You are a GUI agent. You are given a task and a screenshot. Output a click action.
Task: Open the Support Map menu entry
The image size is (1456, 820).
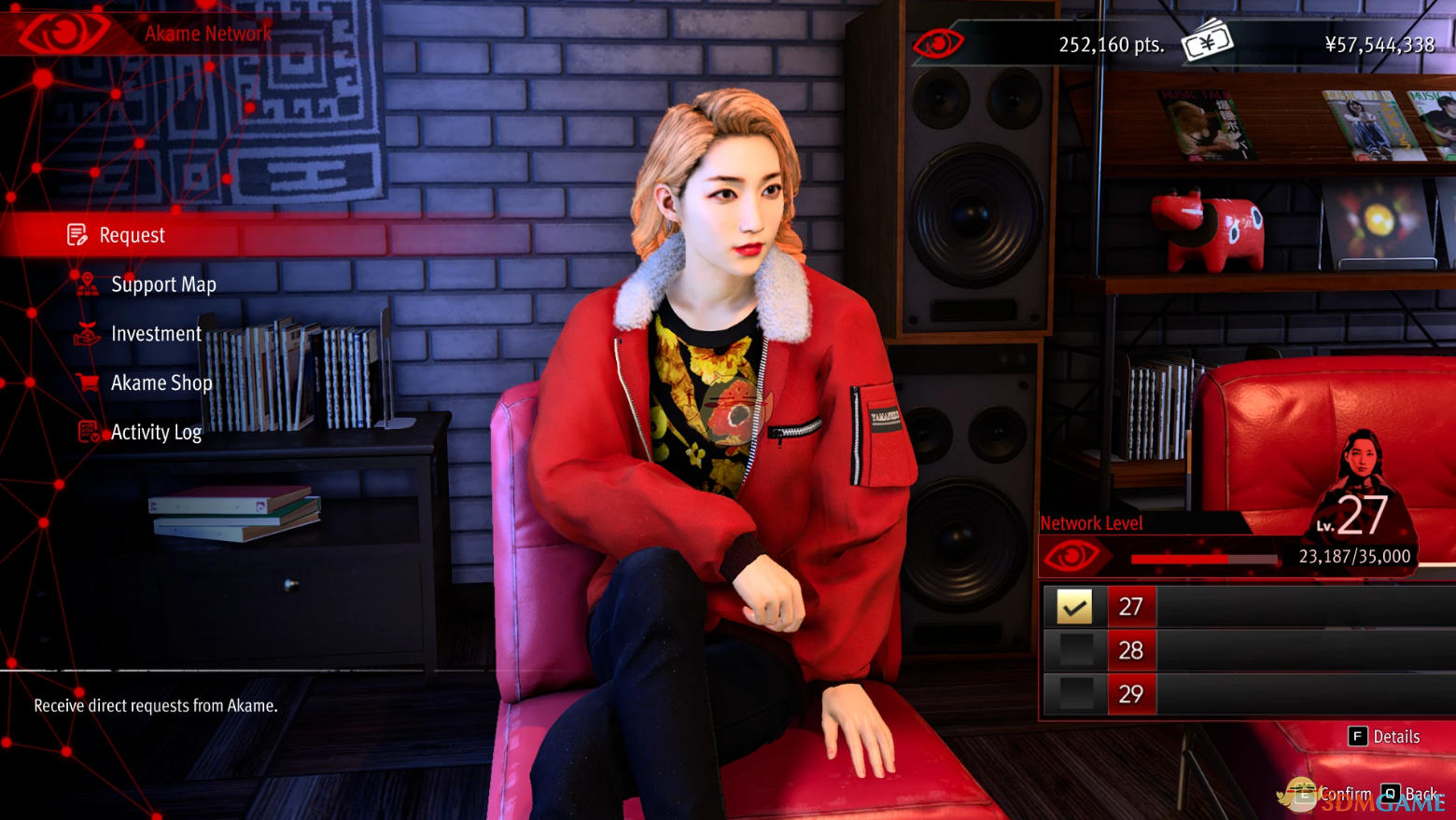tap(164, 284)
